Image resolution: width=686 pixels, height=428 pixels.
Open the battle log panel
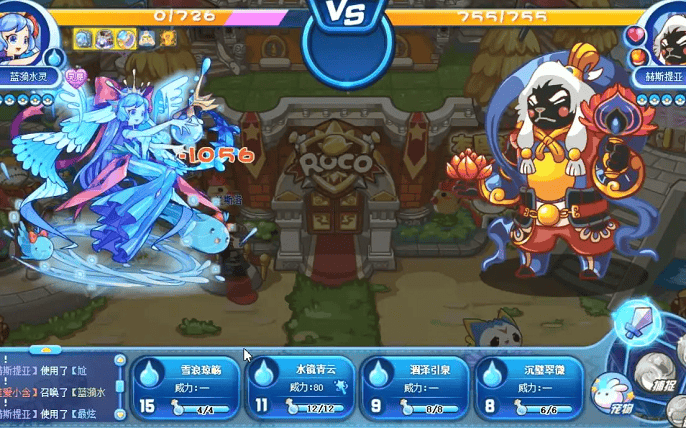coord(55,387)
